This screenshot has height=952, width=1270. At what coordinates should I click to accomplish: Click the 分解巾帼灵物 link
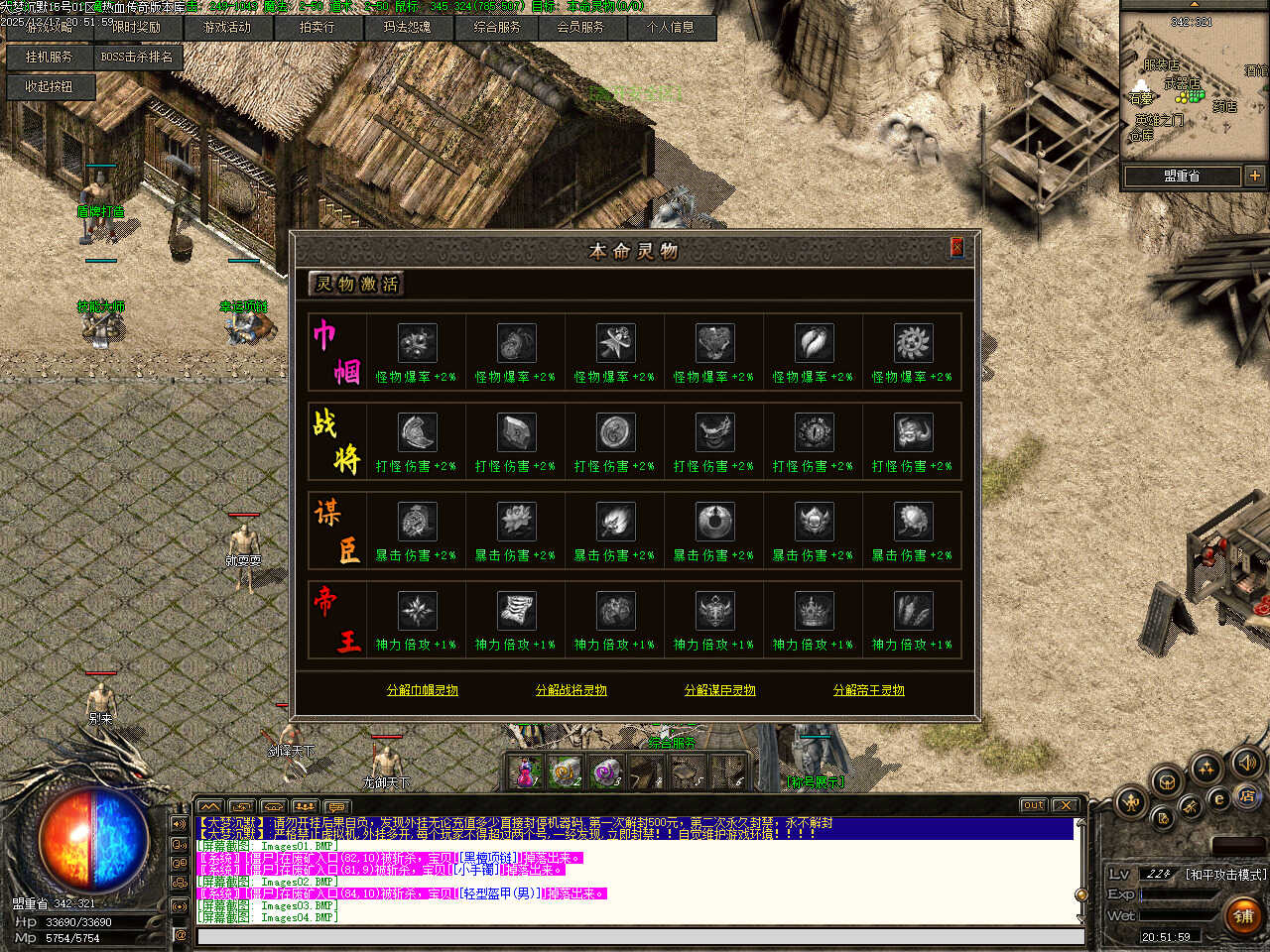423,690
